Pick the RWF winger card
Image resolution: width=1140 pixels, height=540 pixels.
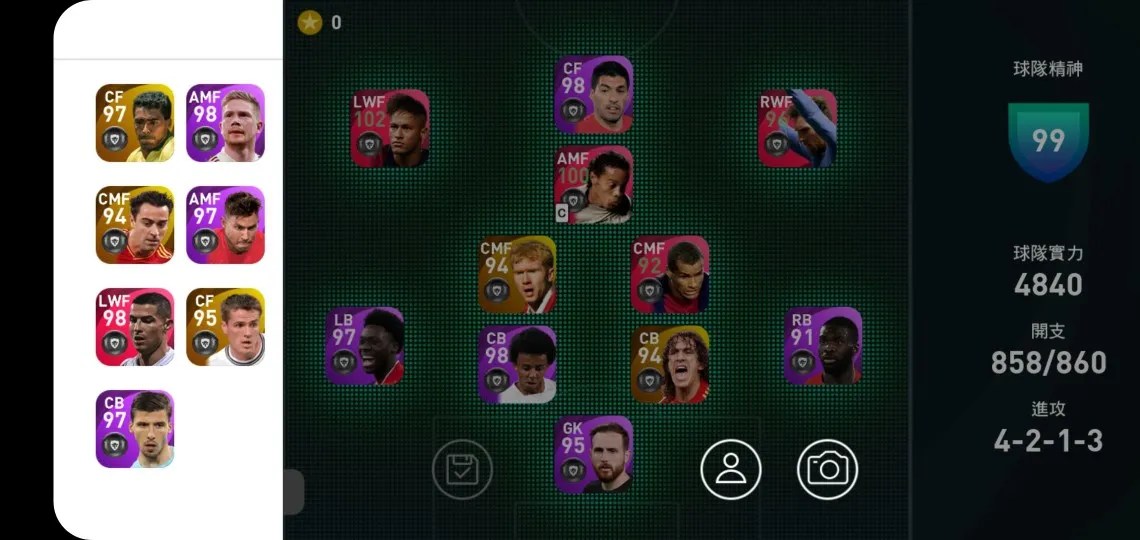point(797,128)
